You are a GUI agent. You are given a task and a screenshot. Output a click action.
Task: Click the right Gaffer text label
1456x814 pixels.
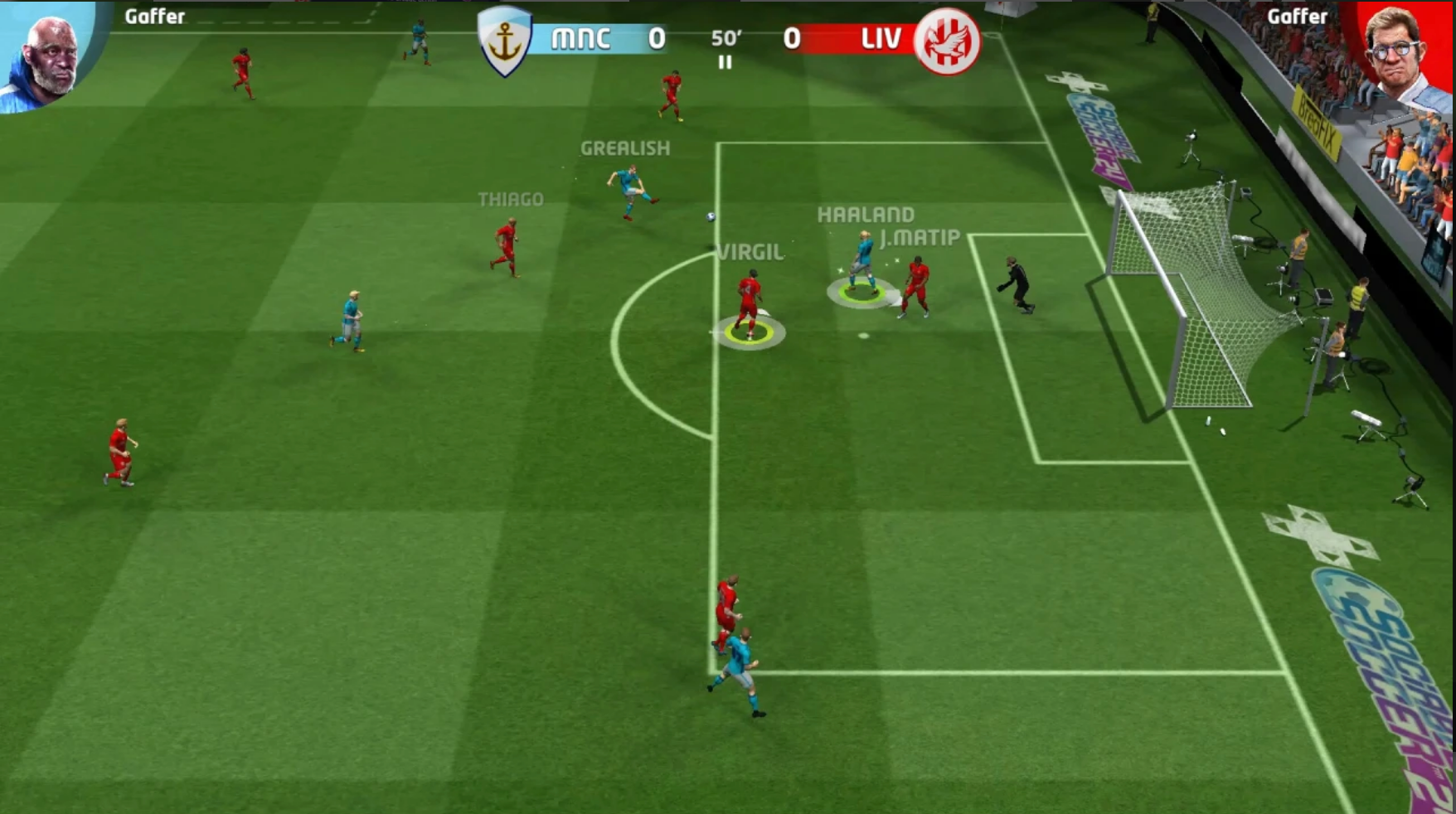coord(1298,15)
